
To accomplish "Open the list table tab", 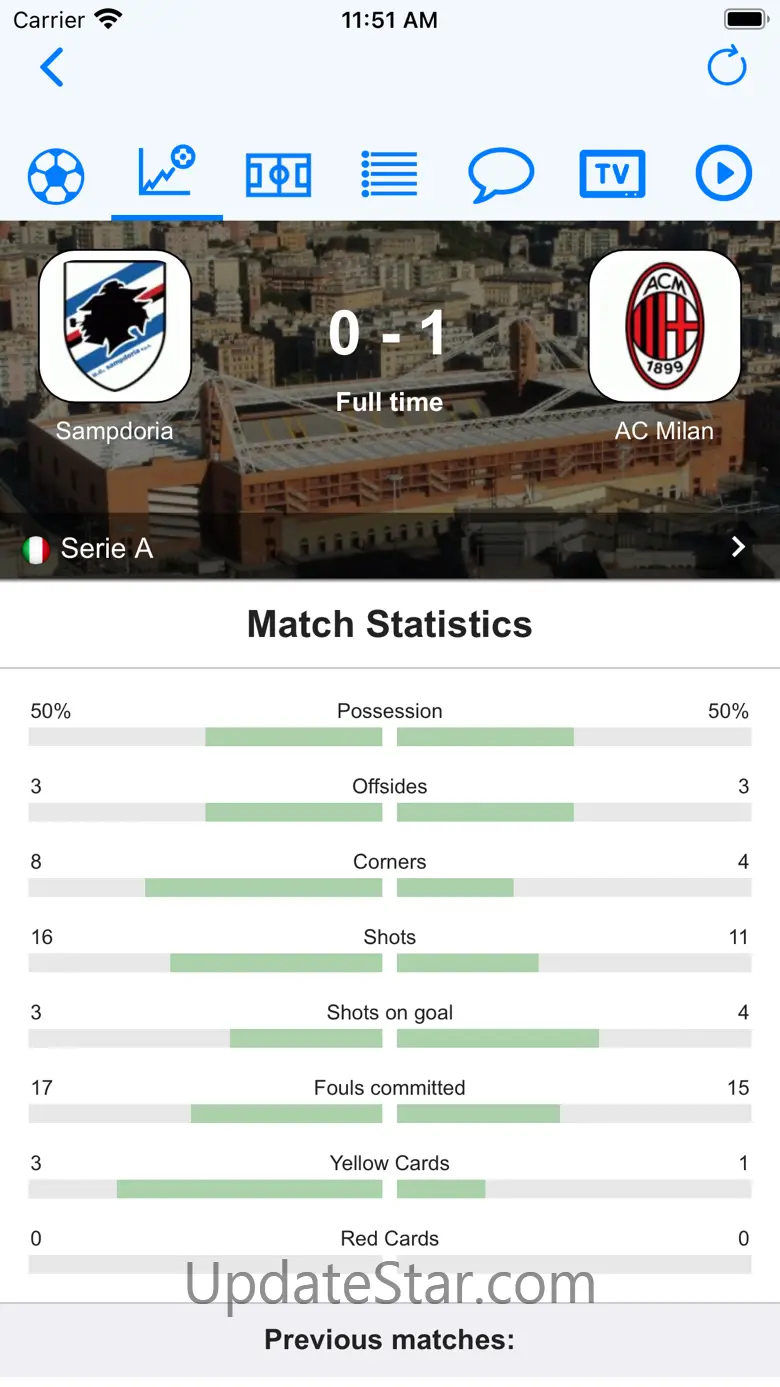I will [389, 176].
